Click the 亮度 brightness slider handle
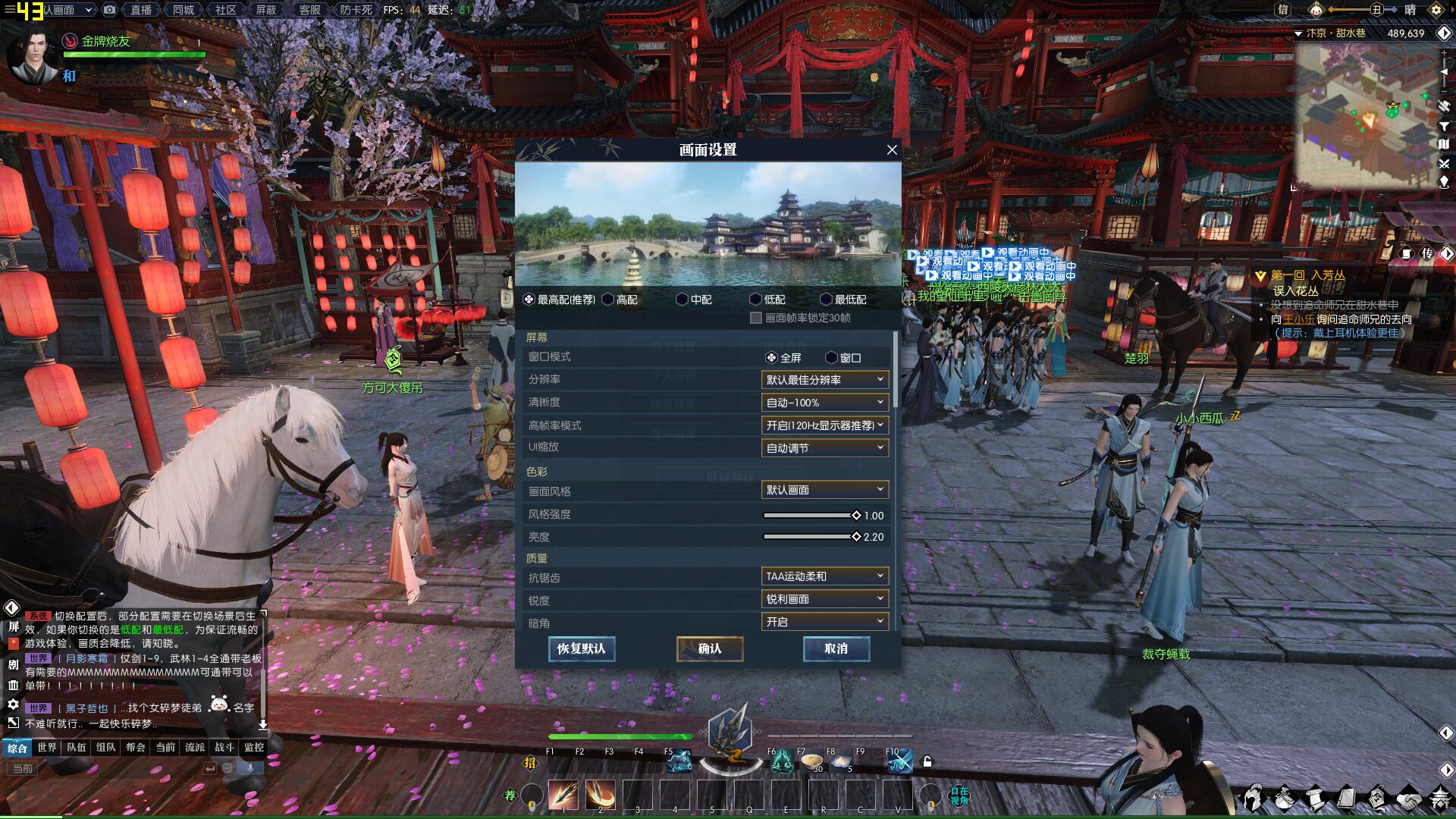The width and height of the screenshot is (1456, 819). (x=856, y=537)
